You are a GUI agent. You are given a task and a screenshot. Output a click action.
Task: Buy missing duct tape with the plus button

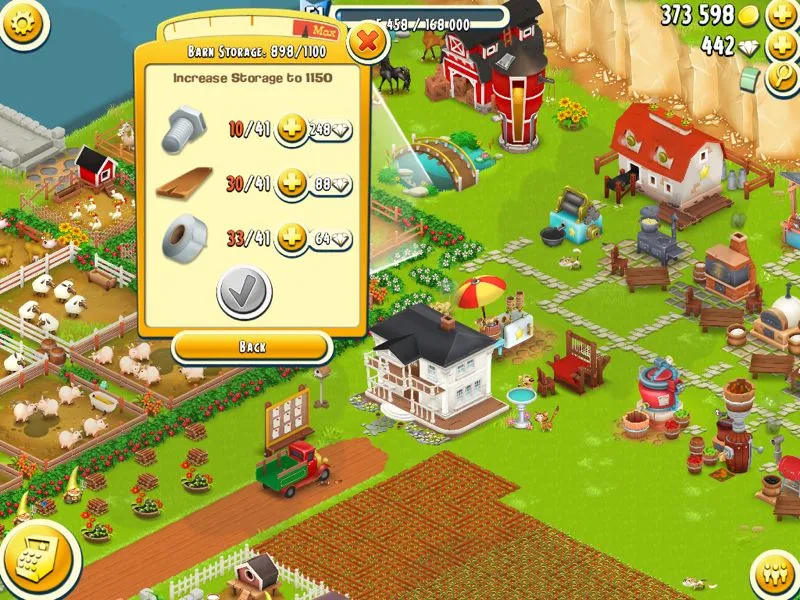[291, 239]
